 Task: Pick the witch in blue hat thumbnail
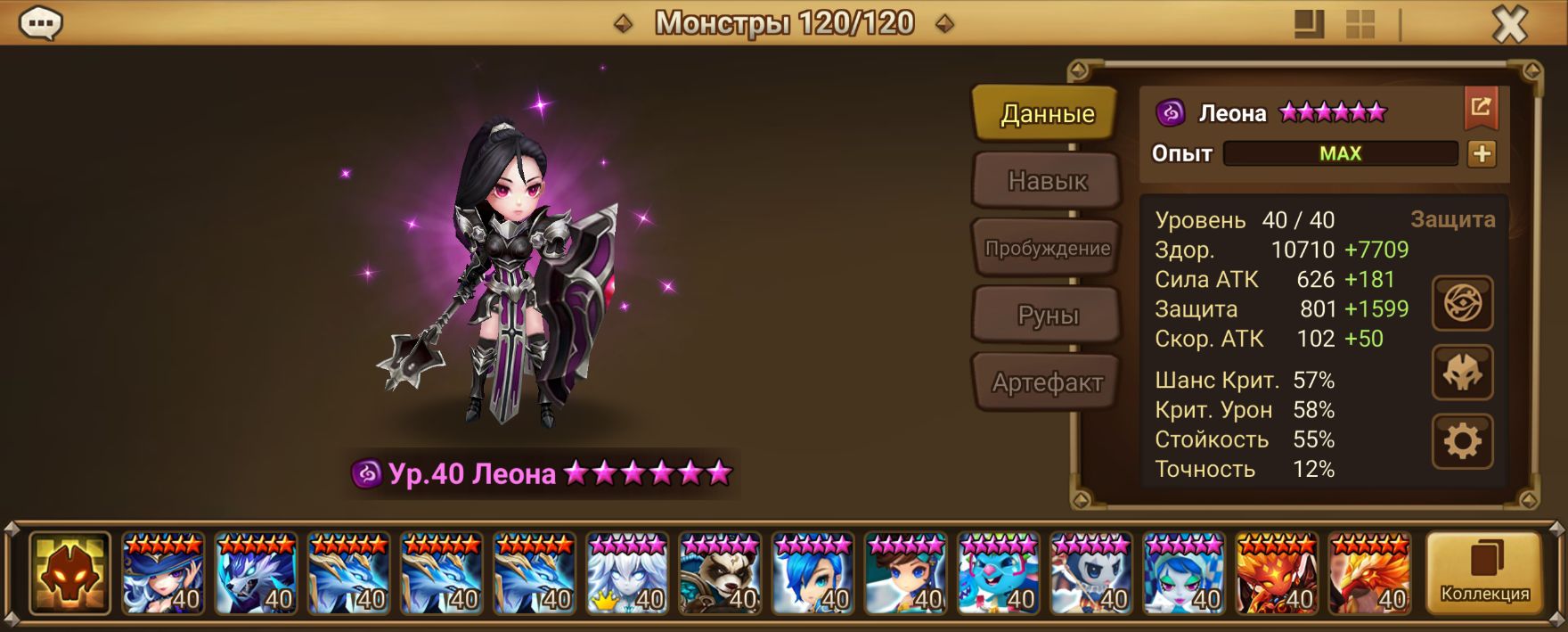(163, 573)
